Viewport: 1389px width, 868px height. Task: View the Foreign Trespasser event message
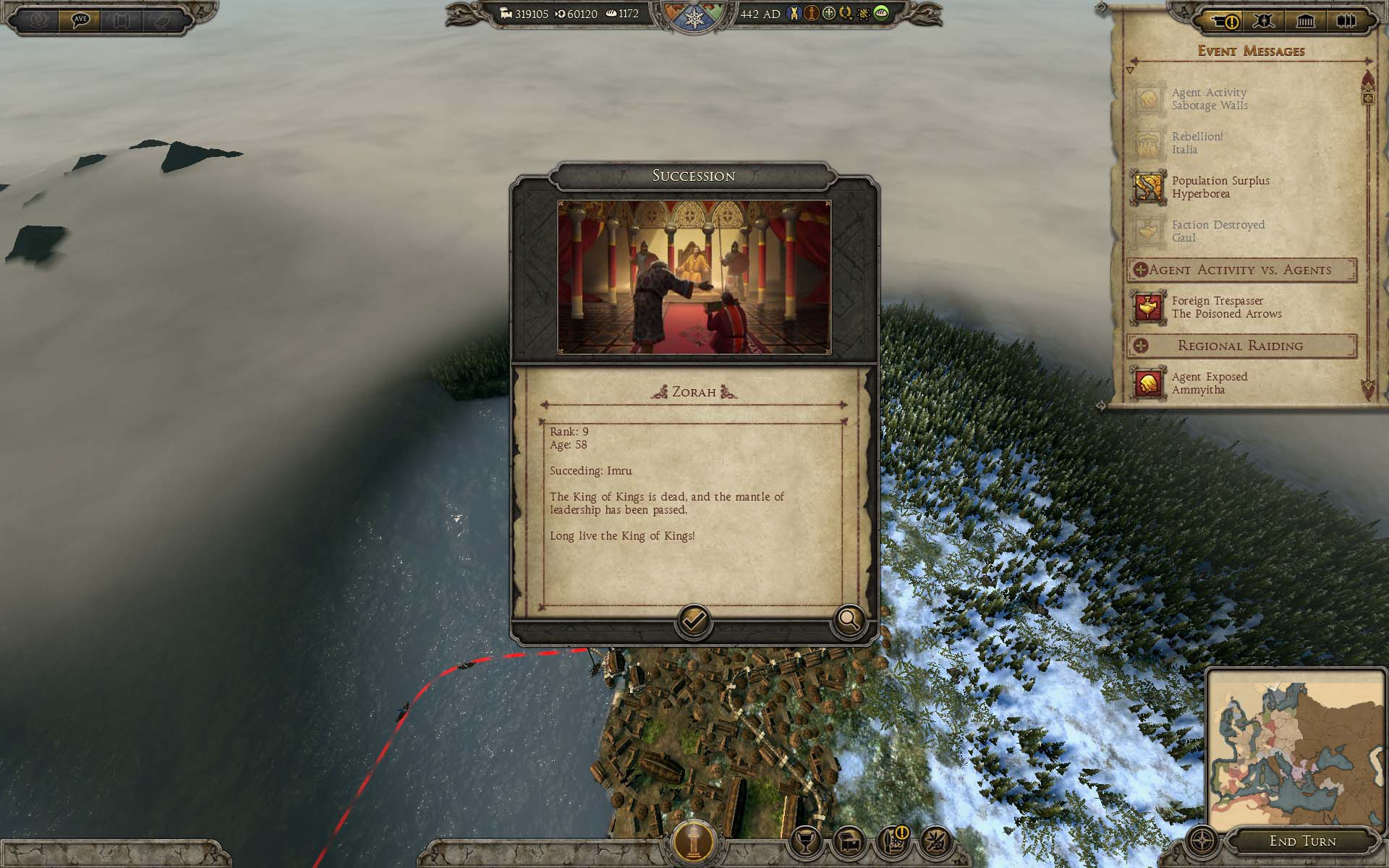(x=1226, y=307)
